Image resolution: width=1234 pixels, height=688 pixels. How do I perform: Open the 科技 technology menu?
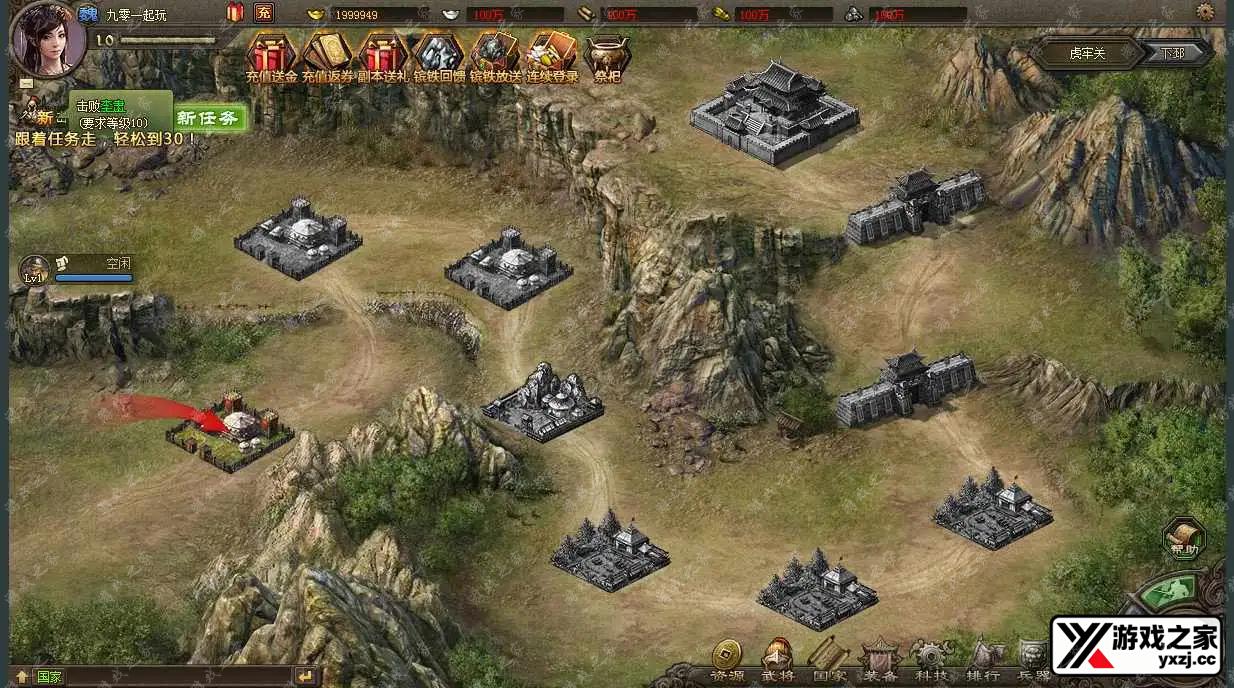pos(932,660)
